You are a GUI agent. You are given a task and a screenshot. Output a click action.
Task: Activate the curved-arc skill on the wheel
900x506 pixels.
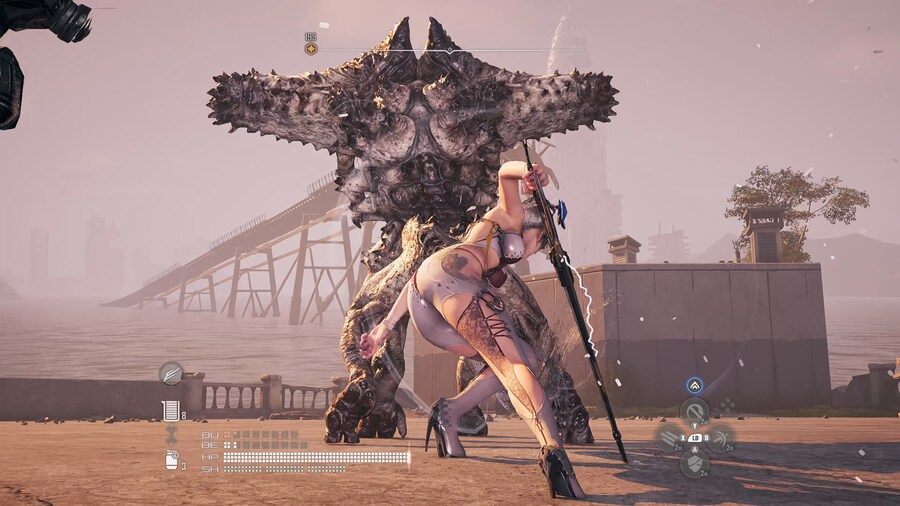pyautogui.click(x=720, y=437)
